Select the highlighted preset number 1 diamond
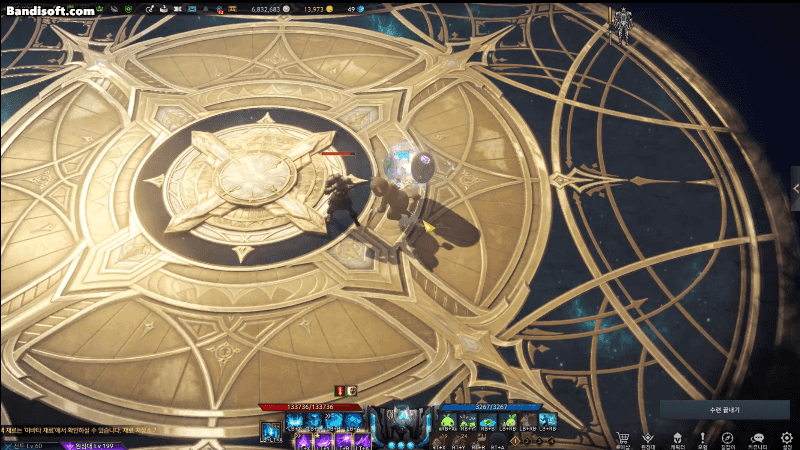The width and height of the screenshot is (800, 450). [x=516, y=440]
